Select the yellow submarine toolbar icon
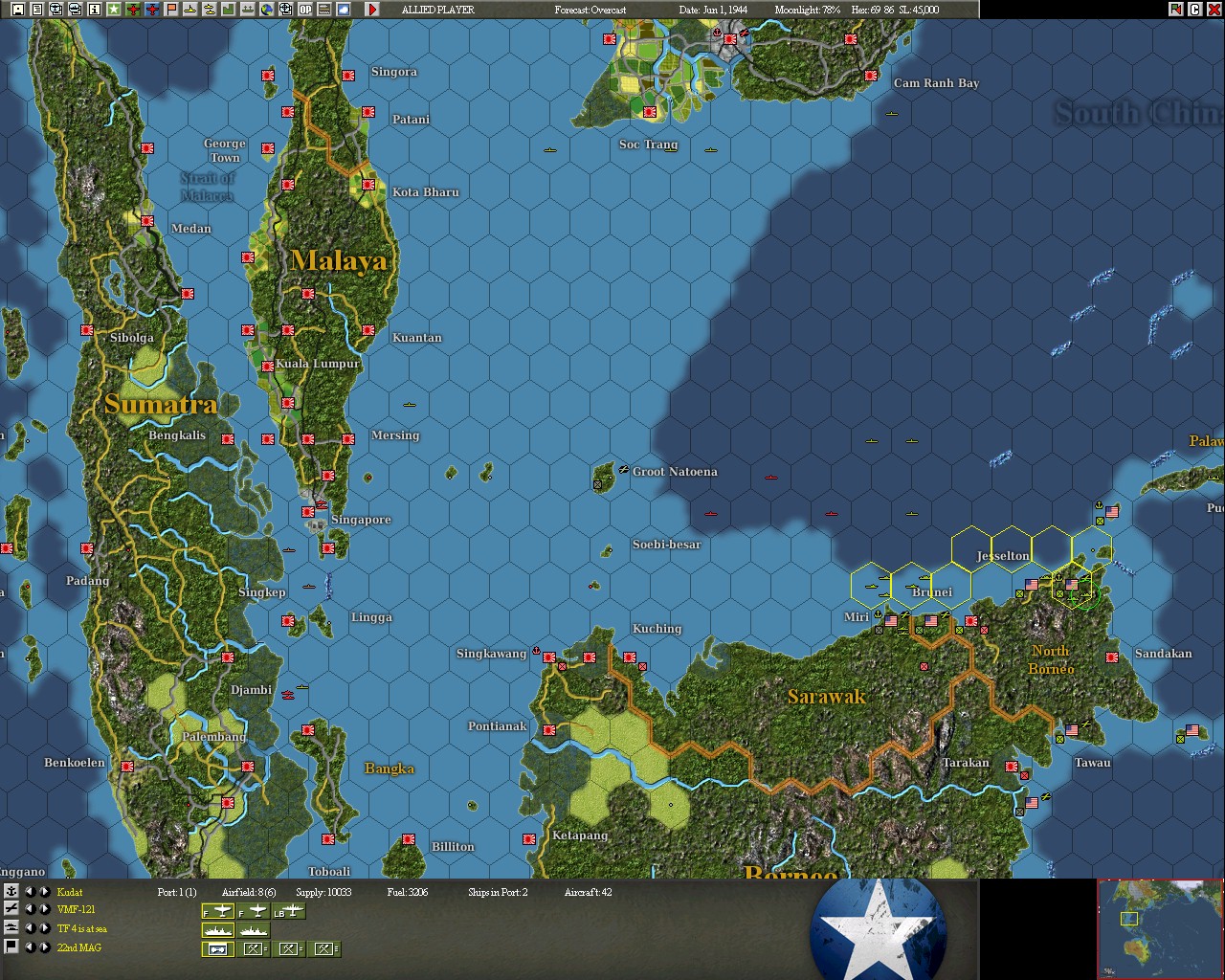The image size is (1225, 980). 190,9
